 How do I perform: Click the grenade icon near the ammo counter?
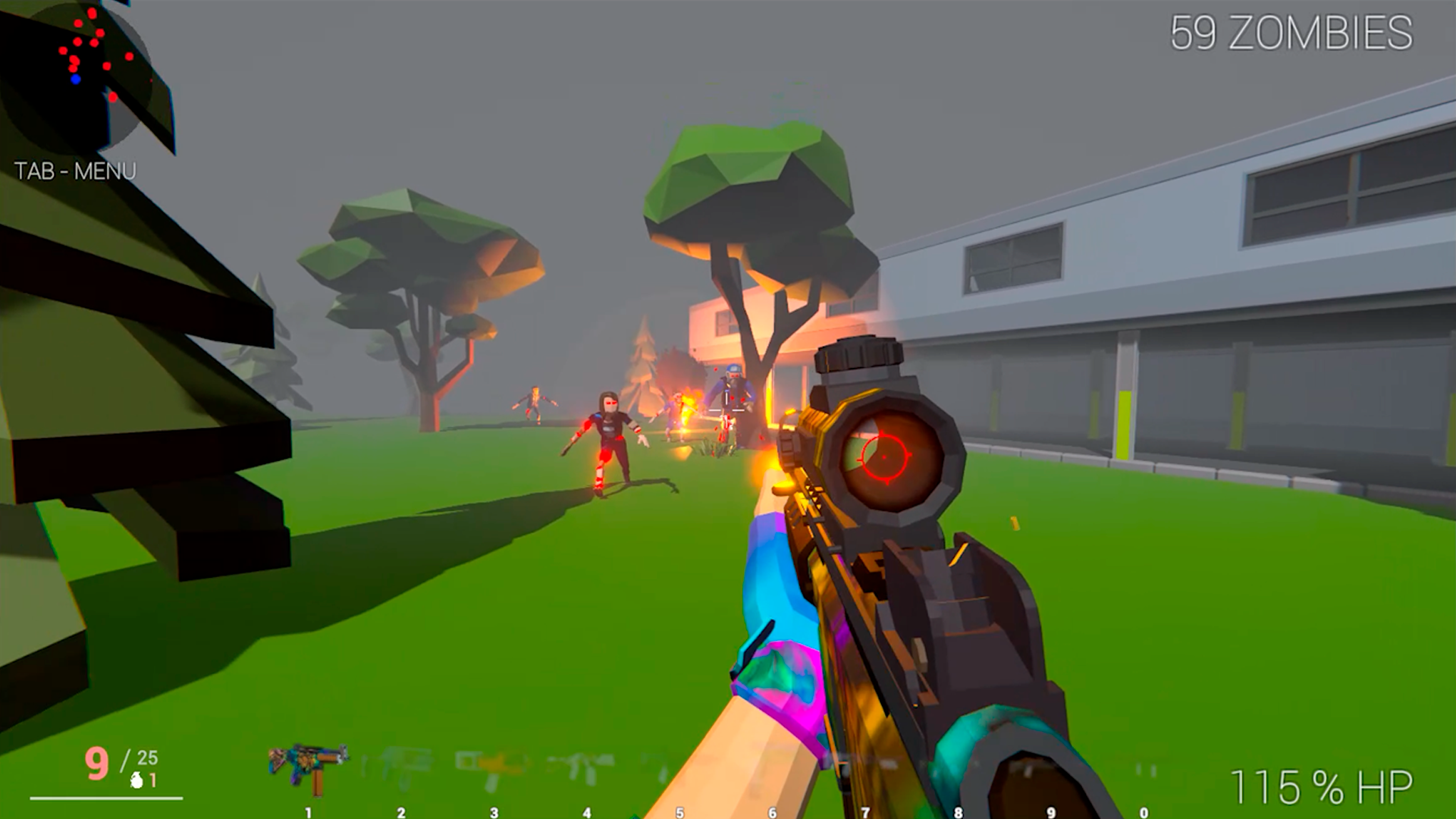tap(136, 780)
